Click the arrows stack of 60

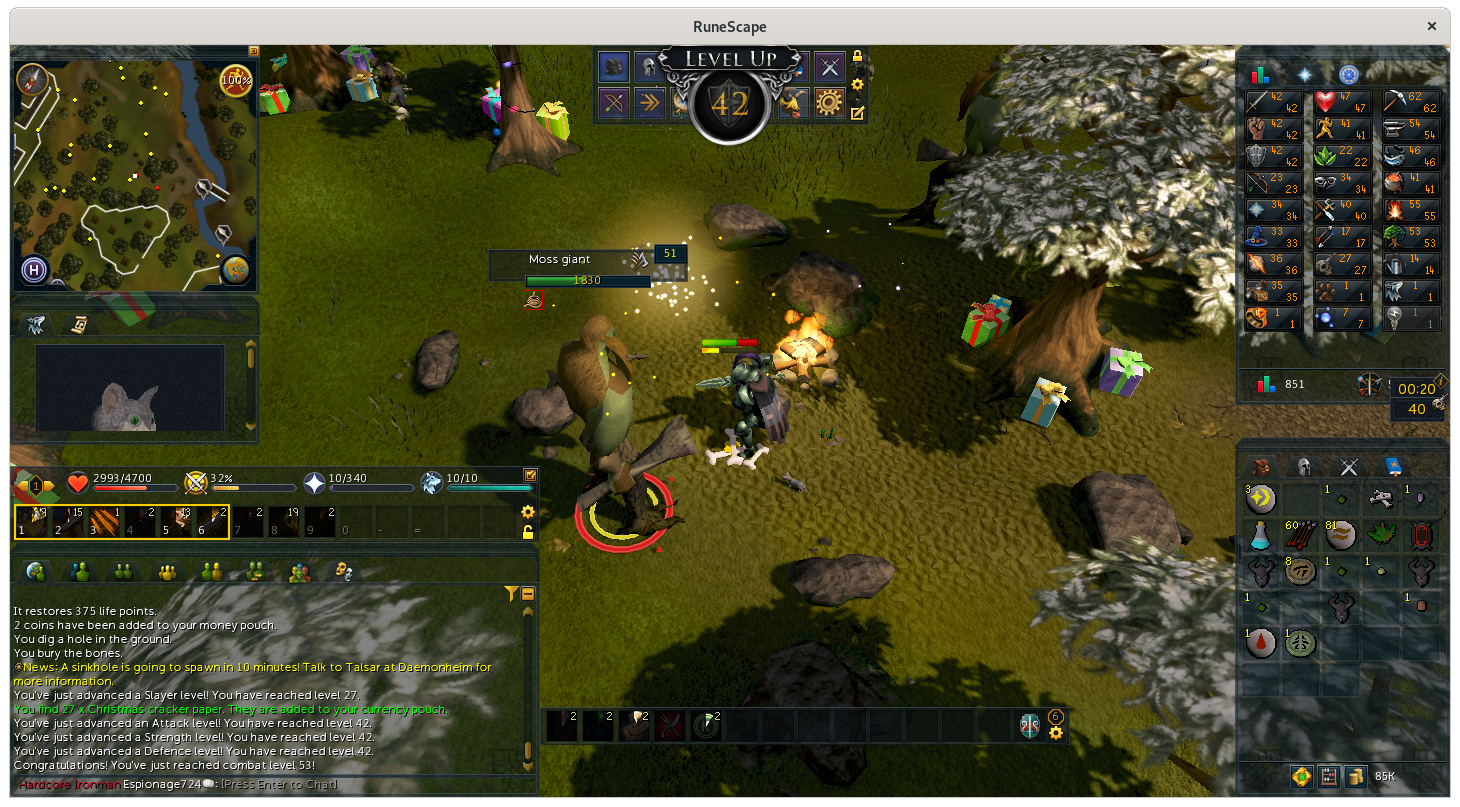pos(1300,536)
